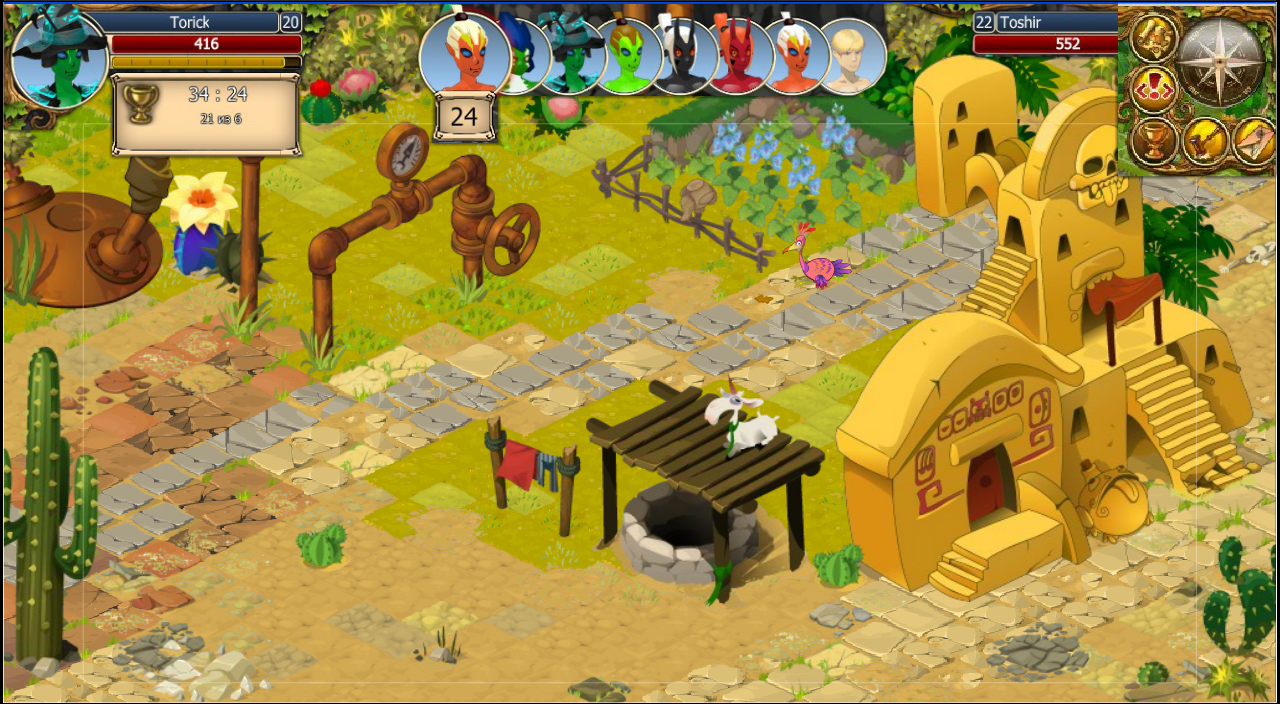The height and width of the screenshot is (704, 1280).
Task: Select the lime-green bald character portrait
Action: [628, 57]
